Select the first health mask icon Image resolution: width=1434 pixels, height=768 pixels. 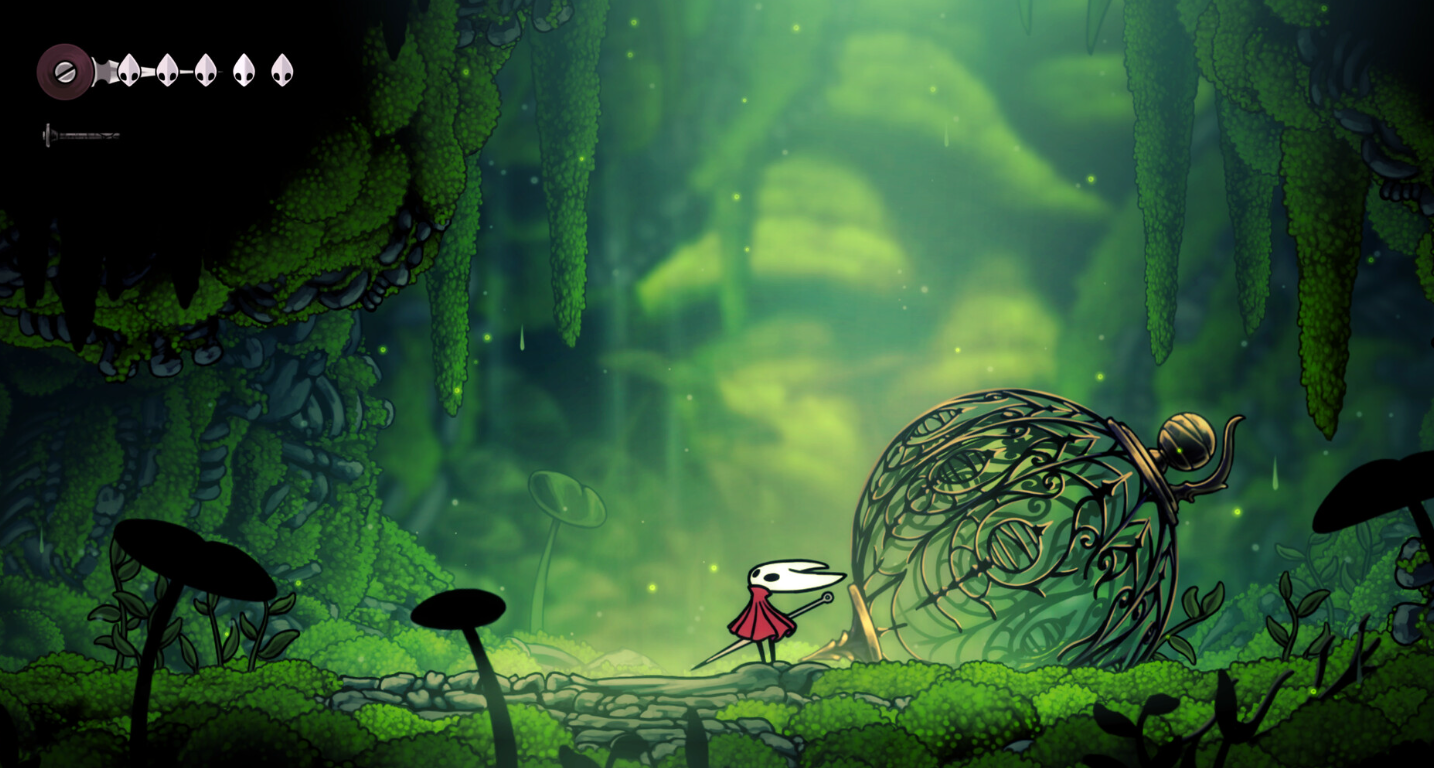(129, 69)
